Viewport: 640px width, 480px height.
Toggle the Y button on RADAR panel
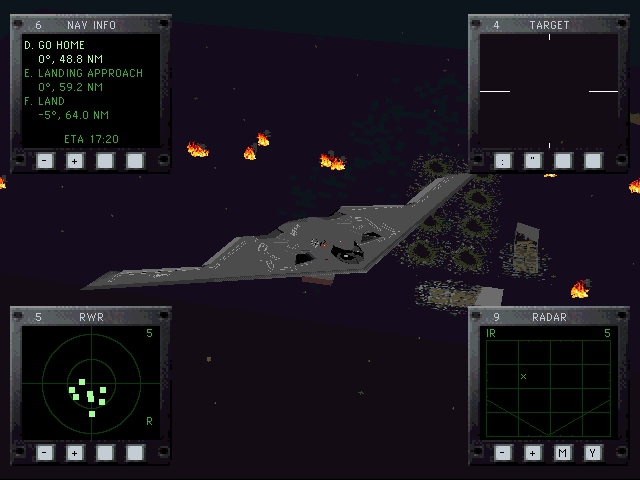[x=593, y=452]
